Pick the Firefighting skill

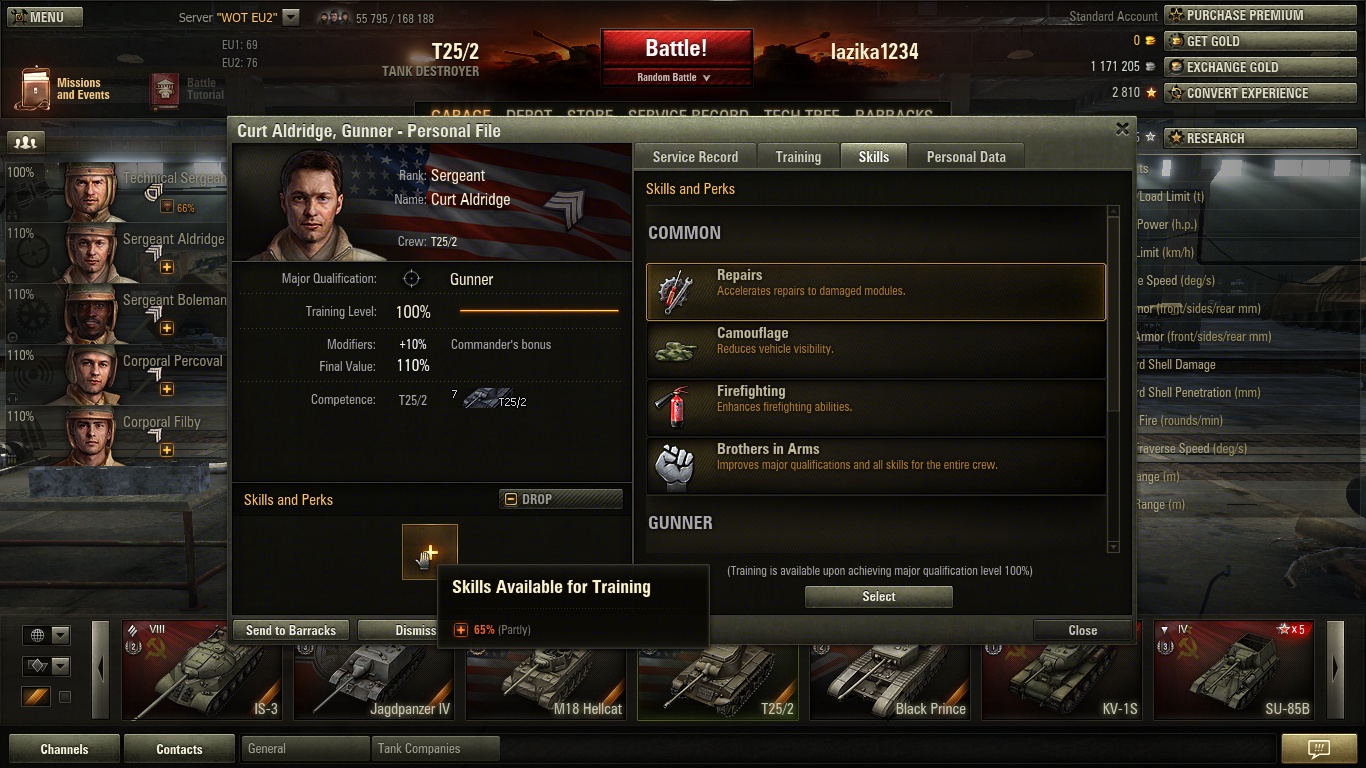(x=876, y=408)
